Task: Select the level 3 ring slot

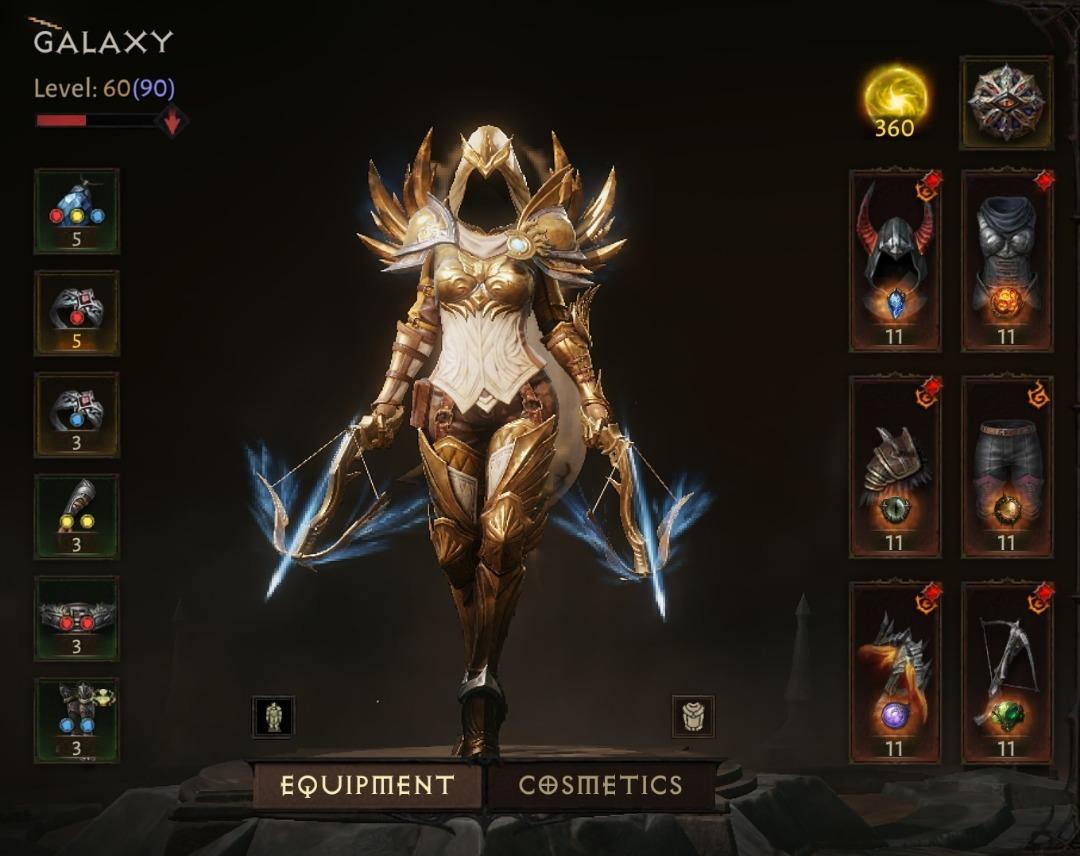Action: (x=77, y=415)
